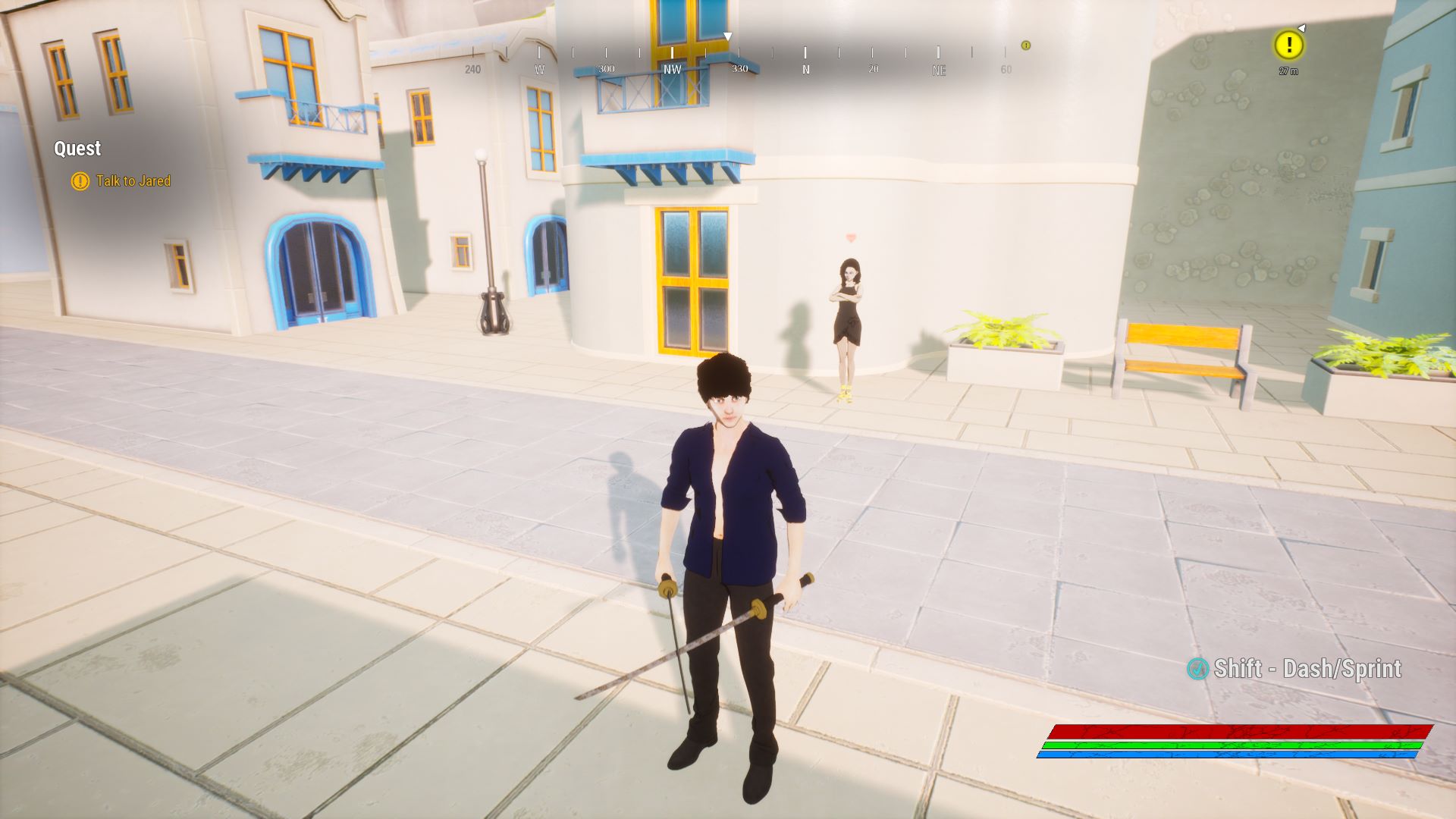
Task: Click the yellow exclamation quest waypoint marker
Action: pos(1288,45)
